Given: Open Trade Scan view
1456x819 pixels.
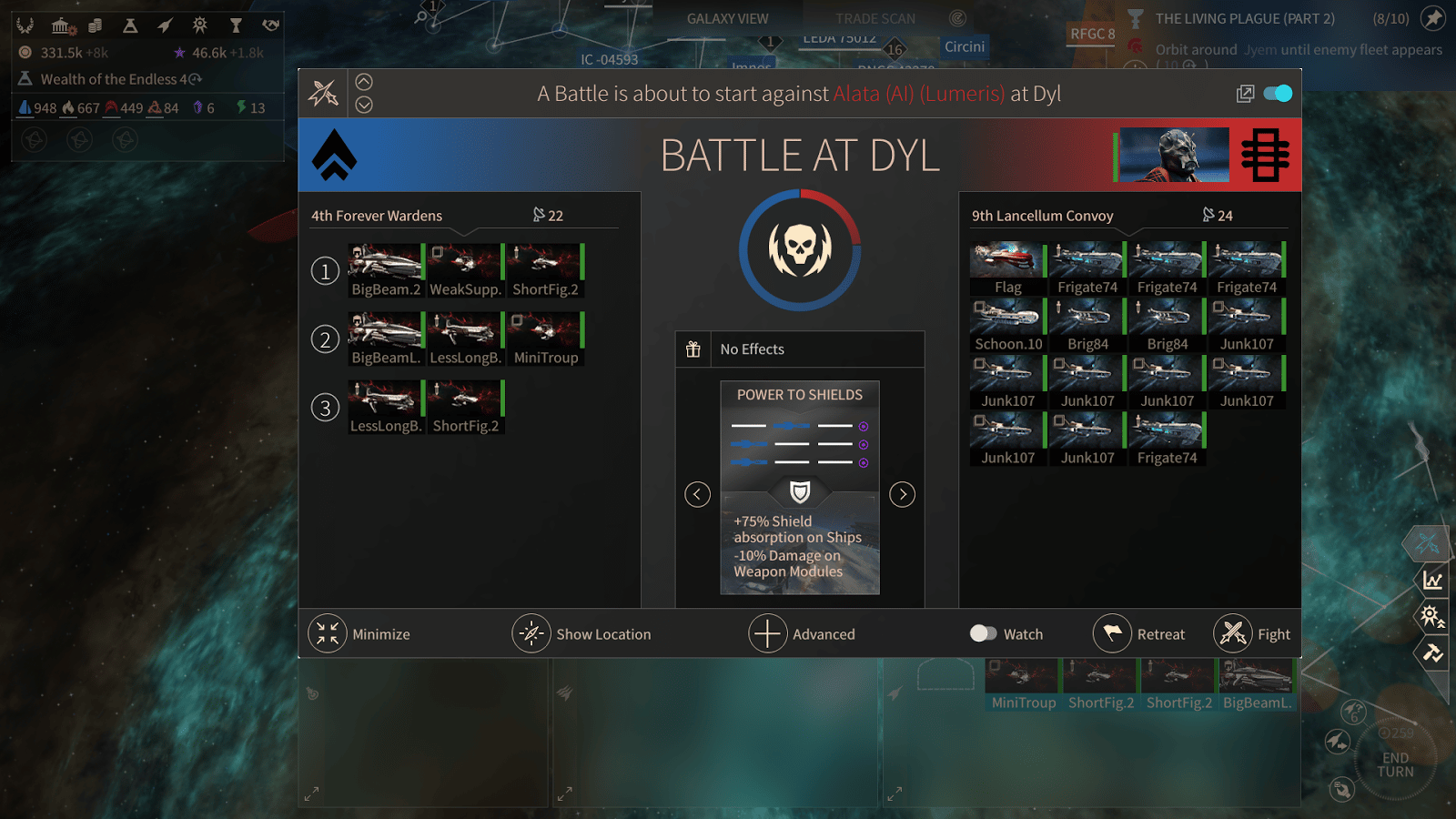Looking at the screenshot, I should point(875,18).
